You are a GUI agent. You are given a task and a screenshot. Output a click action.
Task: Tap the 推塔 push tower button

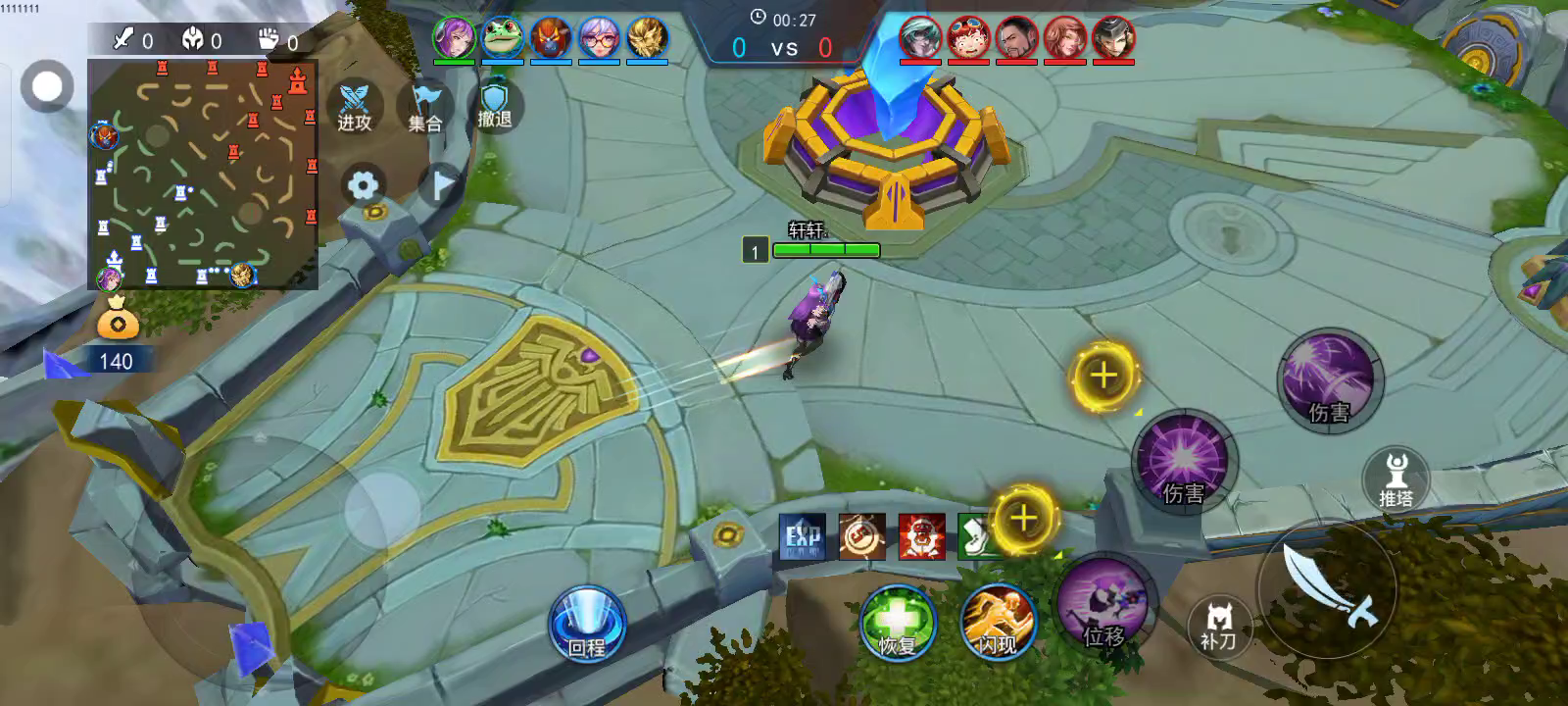pyautogui.click(x=1396, y=479)
